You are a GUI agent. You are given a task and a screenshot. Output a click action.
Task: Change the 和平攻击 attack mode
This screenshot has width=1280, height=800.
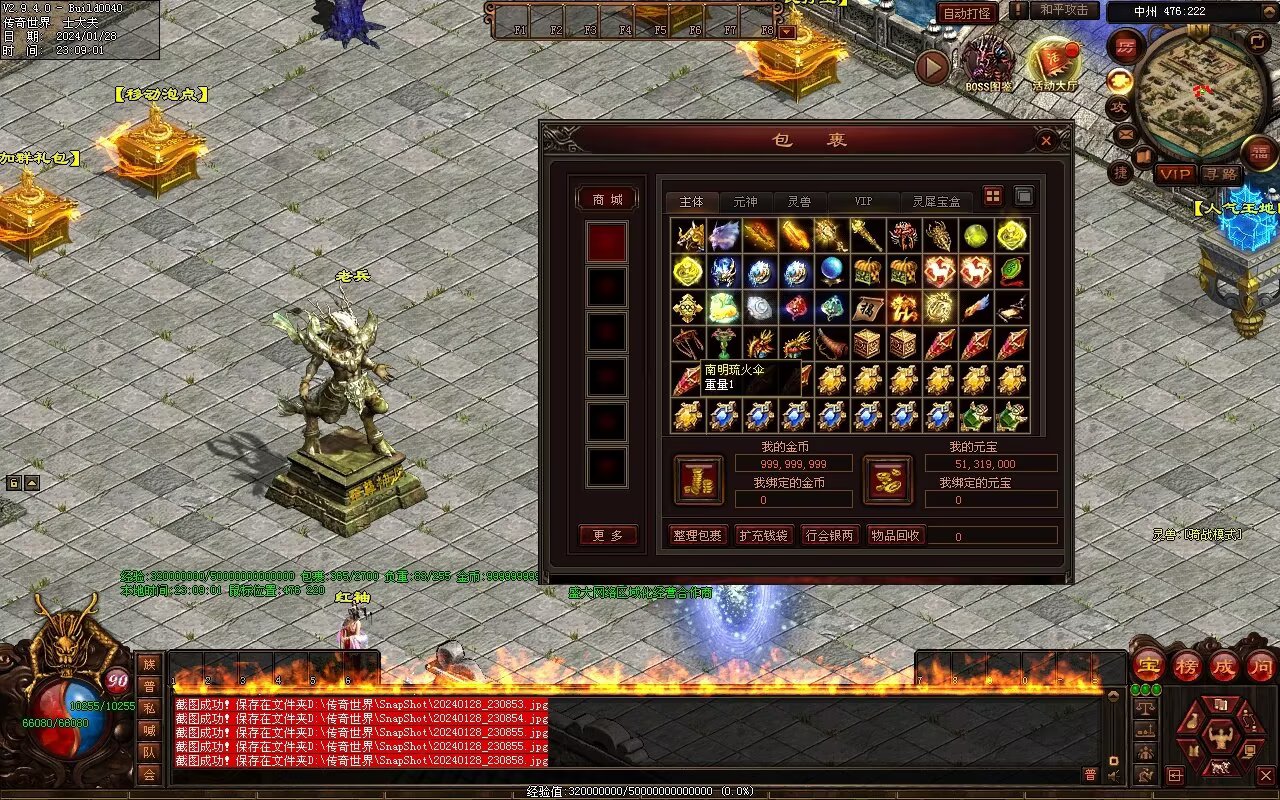click(x=1063, y=10)
